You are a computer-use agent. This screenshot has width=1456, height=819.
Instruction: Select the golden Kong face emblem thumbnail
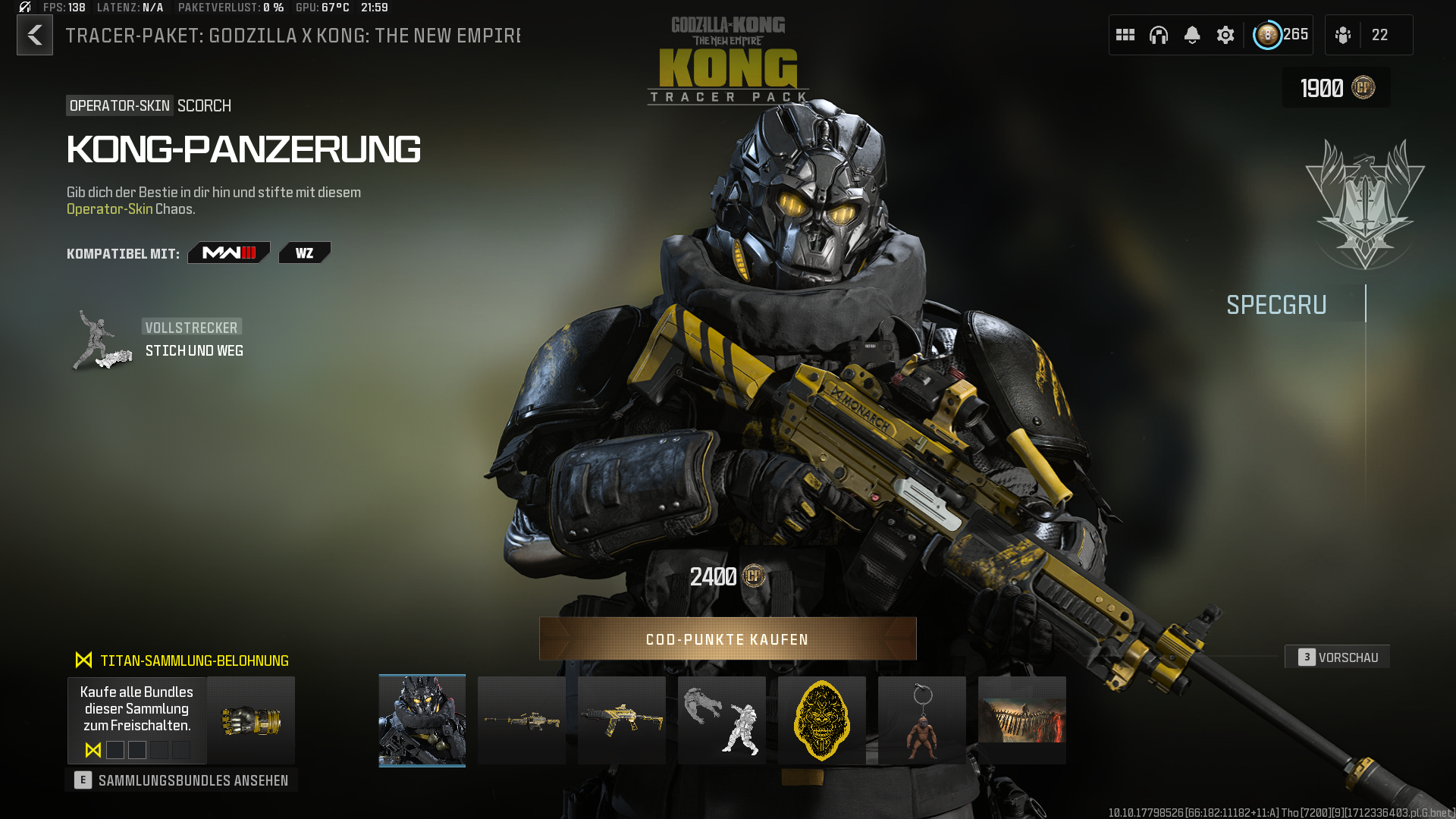[x=822, y=720]
